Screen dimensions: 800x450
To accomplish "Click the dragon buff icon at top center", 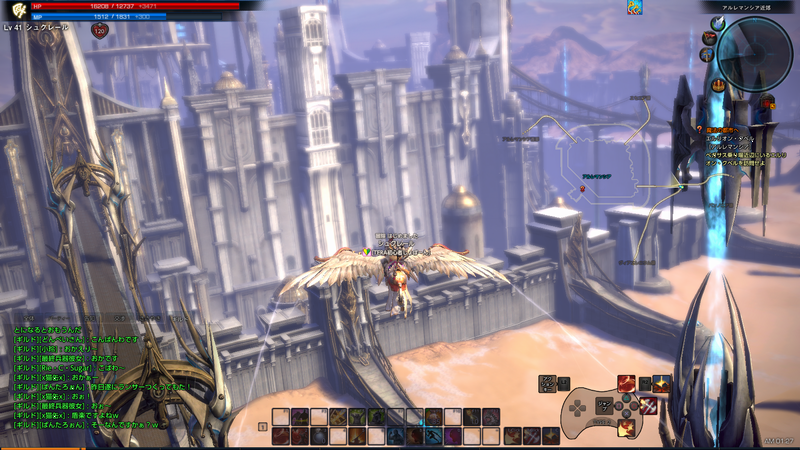I will point(634,8).
